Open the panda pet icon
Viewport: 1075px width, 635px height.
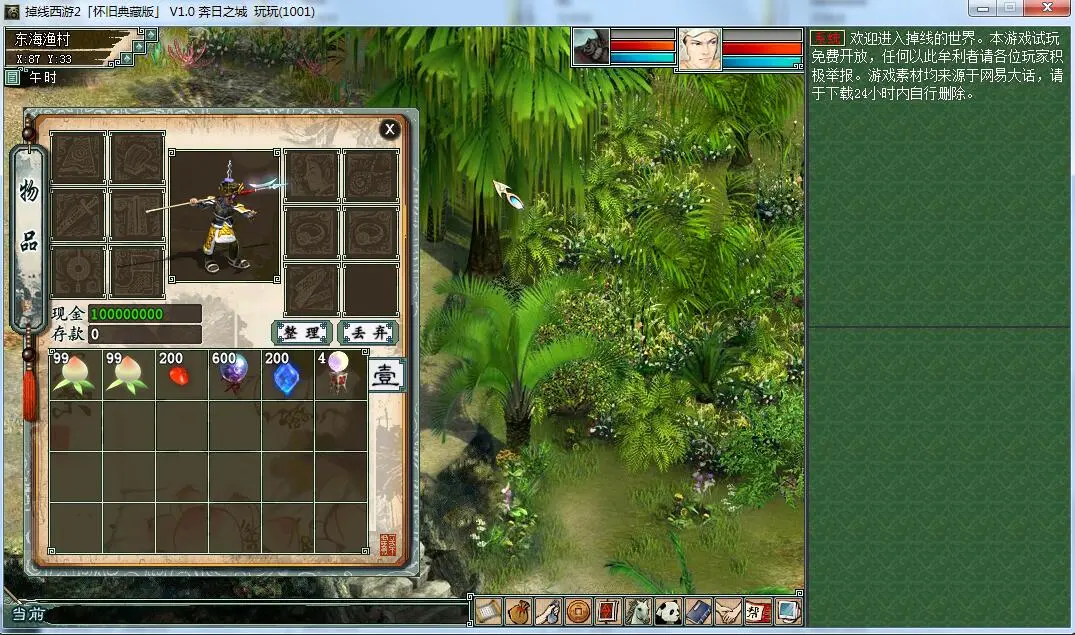[668, 611]
